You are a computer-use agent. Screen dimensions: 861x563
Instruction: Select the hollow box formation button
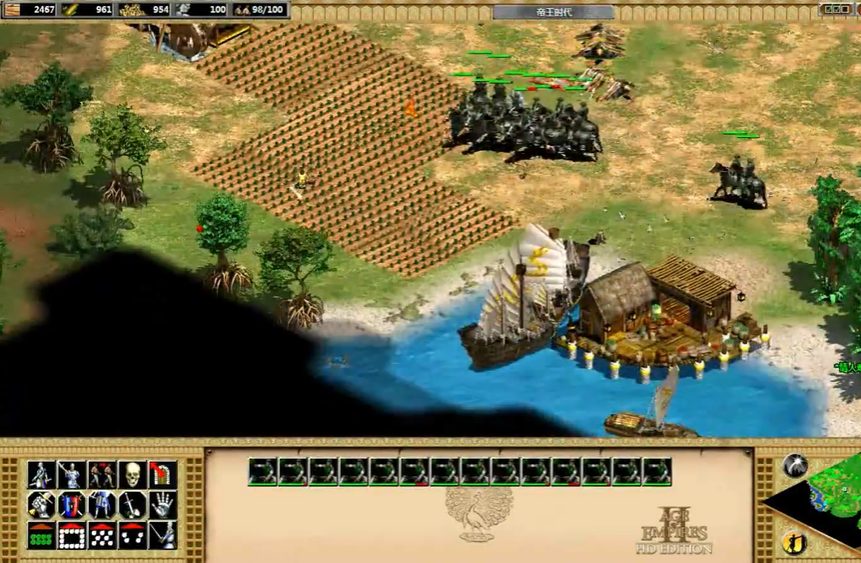[71, 536]
